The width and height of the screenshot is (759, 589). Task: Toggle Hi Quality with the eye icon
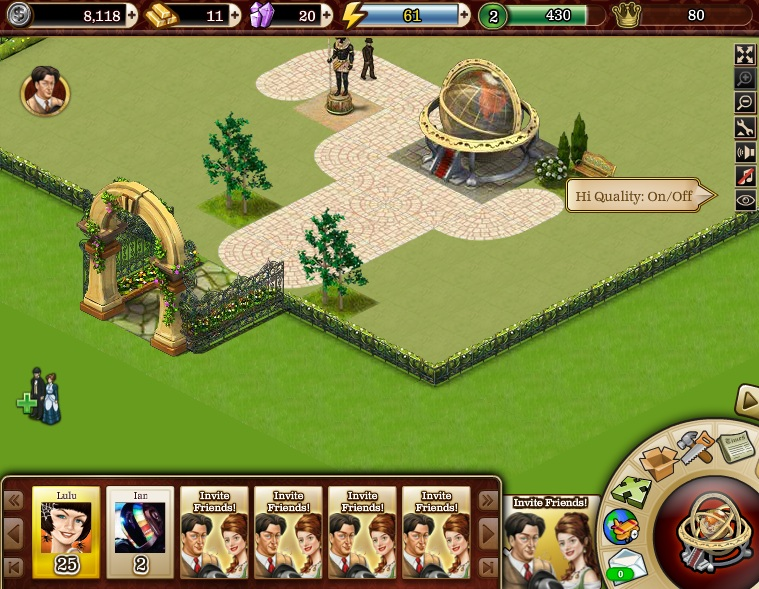745,200
